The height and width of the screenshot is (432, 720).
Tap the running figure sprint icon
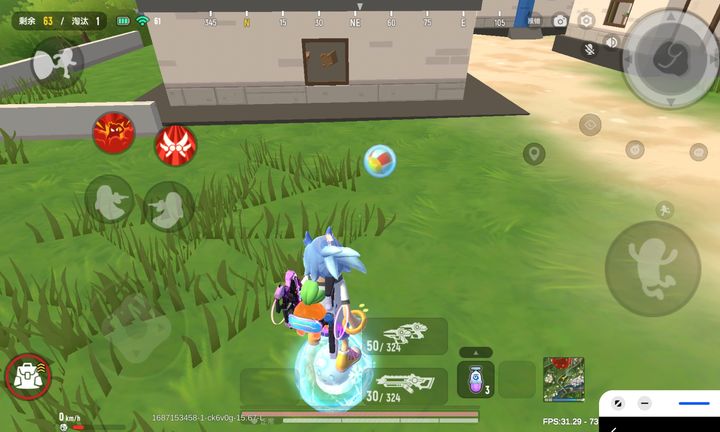pos(663,210)
